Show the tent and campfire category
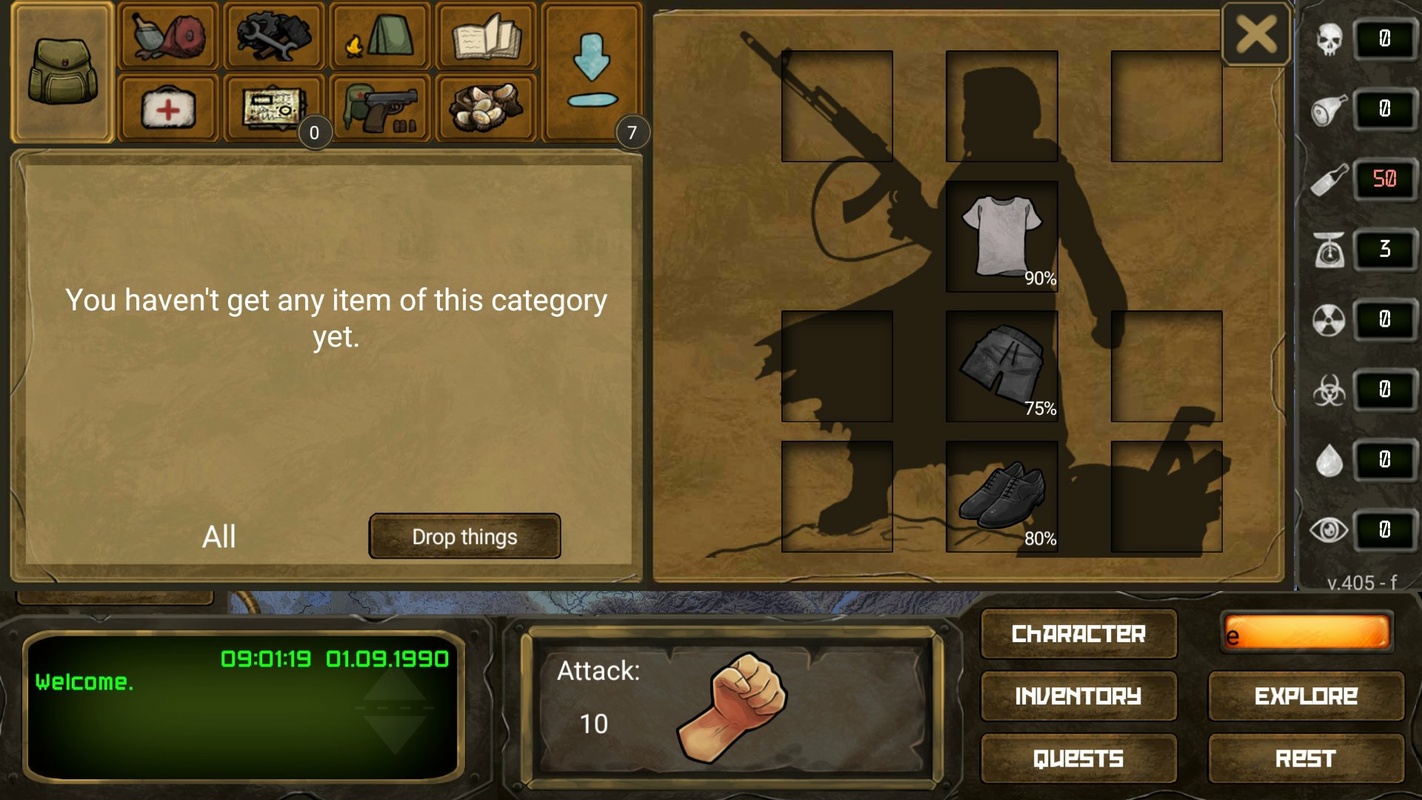This screenshot has height=800, width=1422. click(380, 37)
